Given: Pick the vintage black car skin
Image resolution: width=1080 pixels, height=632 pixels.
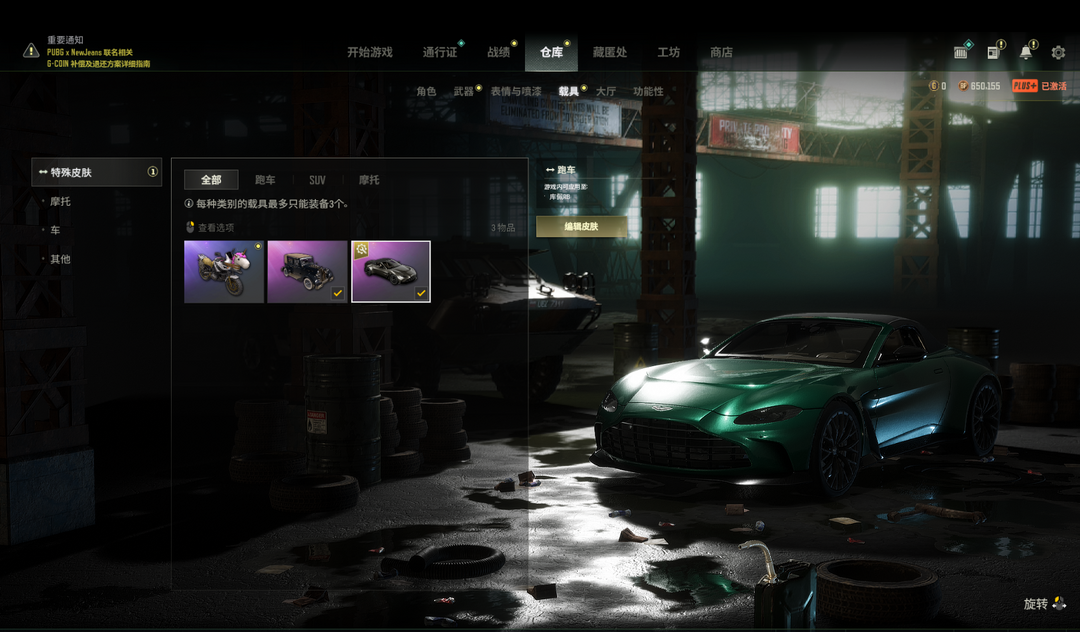Looking at the screenshot, I should coord(307,271).
